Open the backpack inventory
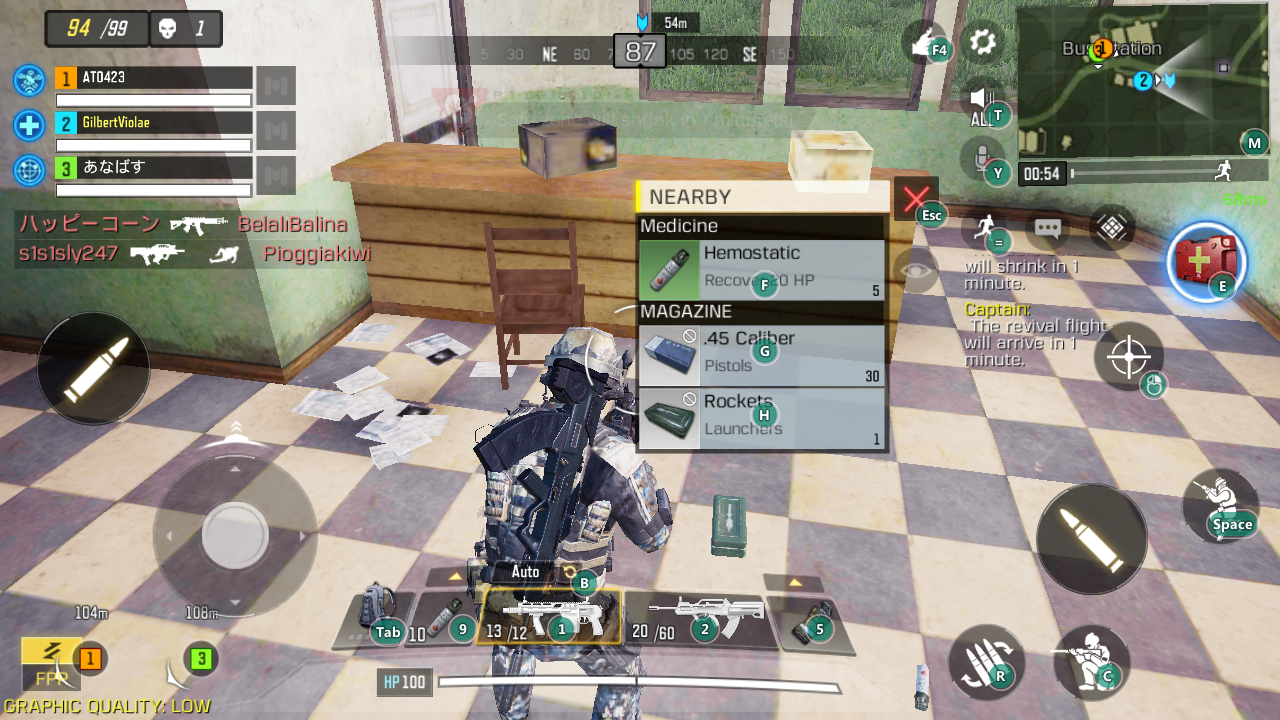The width and height of the screenshot is (1280, 720). [x=379, y=612]
